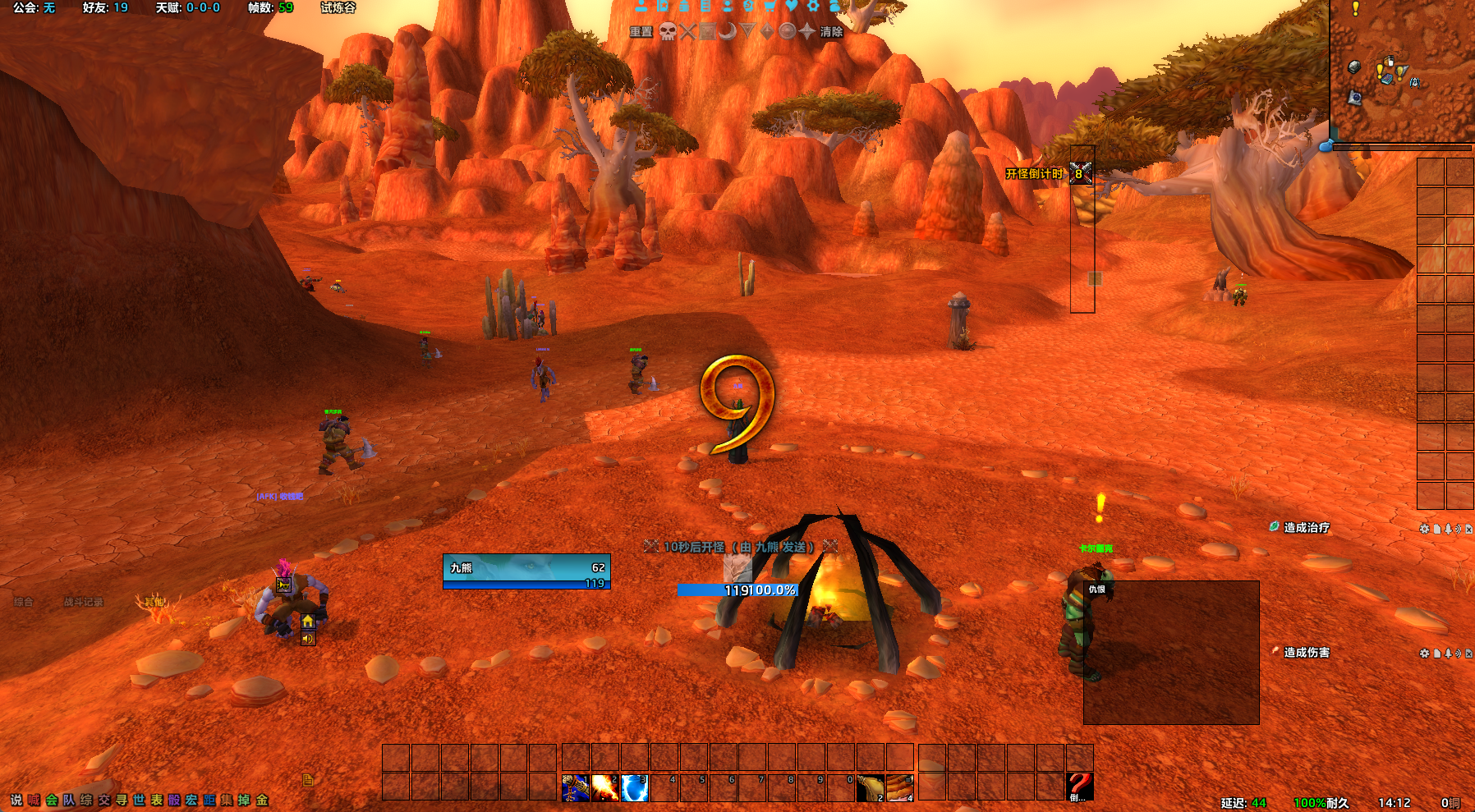The height and width of the screenshot is (812, 1475).
Task: Open the shopping cart menu icon
Action: coord(770,5)
